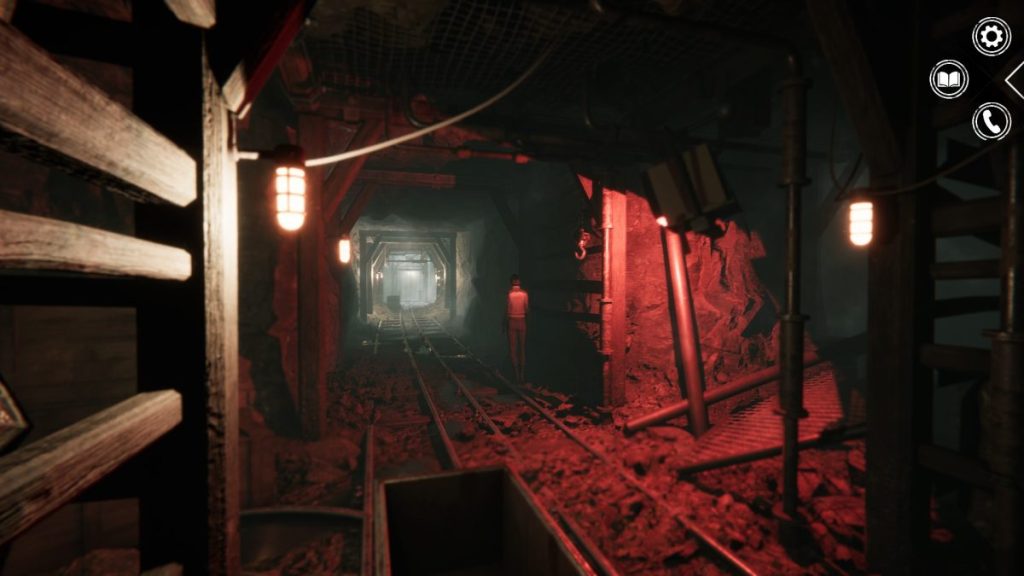
Task: Open the journal book icon
Action: pos(949,79)
